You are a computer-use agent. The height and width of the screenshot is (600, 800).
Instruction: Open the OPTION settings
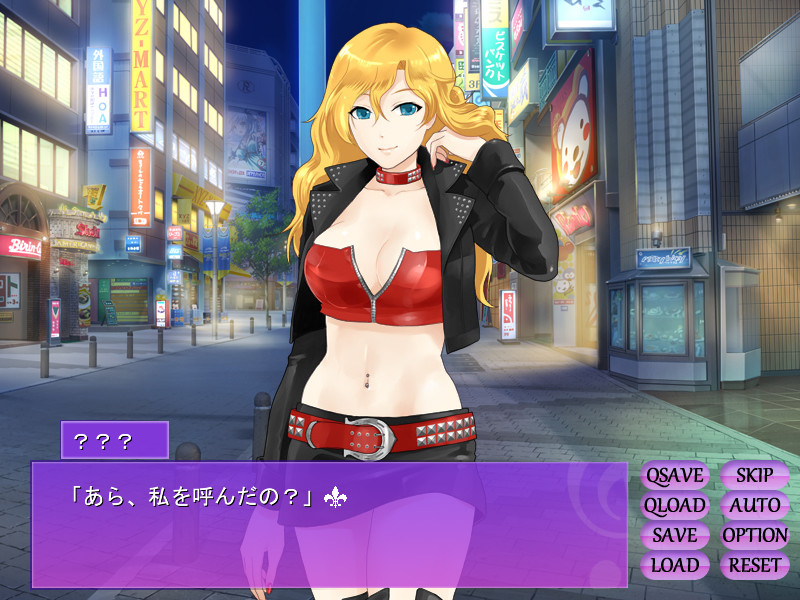754,535
